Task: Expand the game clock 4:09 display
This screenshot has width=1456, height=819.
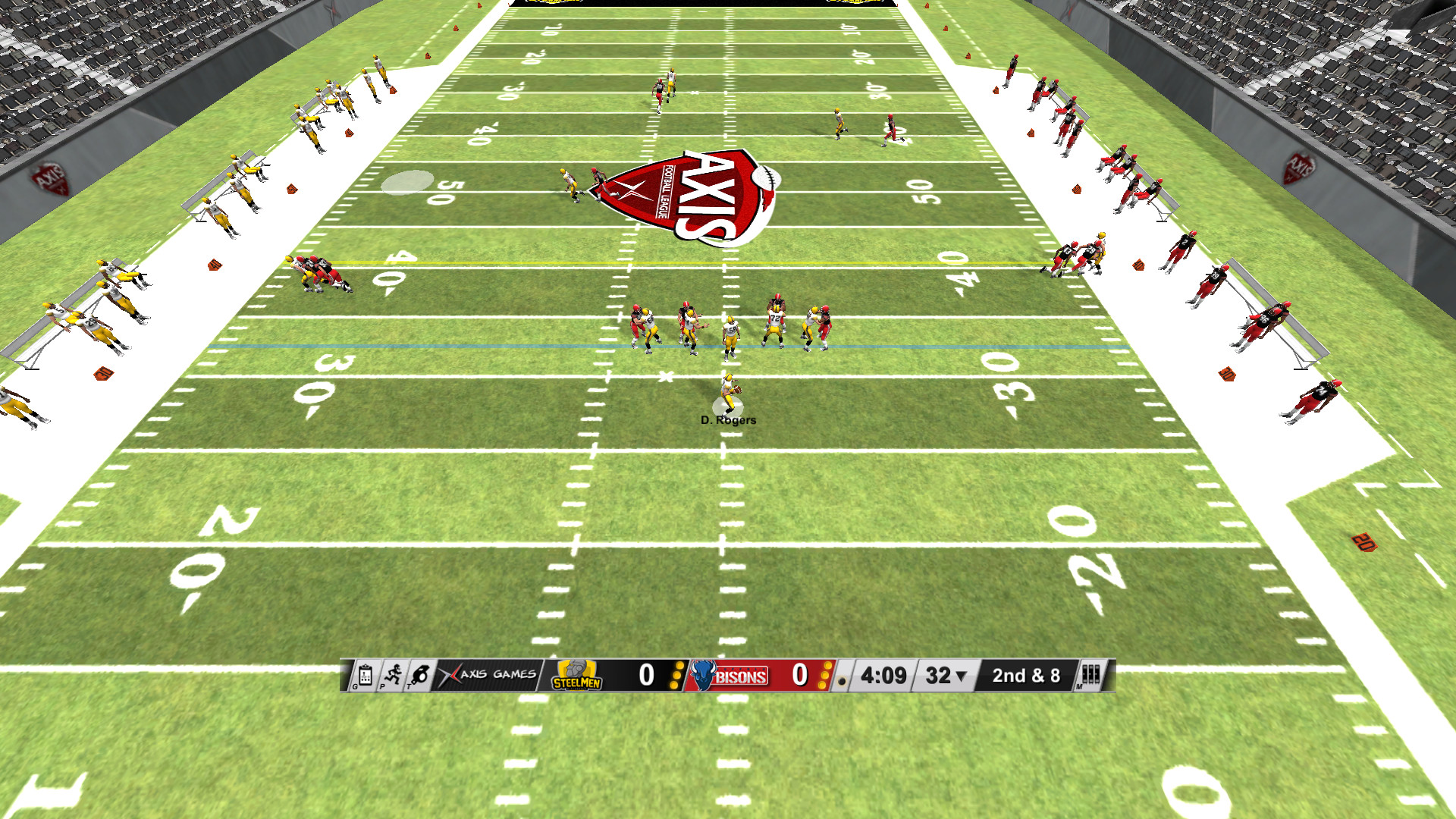Action: tap(882, 675)
